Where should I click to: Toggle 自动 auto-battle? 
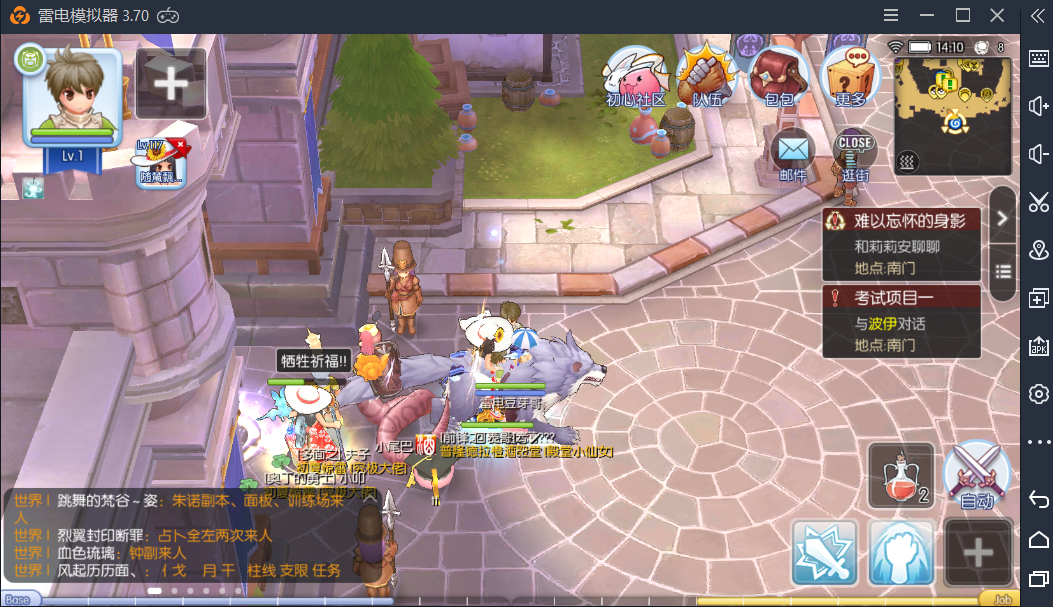pyautogui.click(x=975, y=475)
